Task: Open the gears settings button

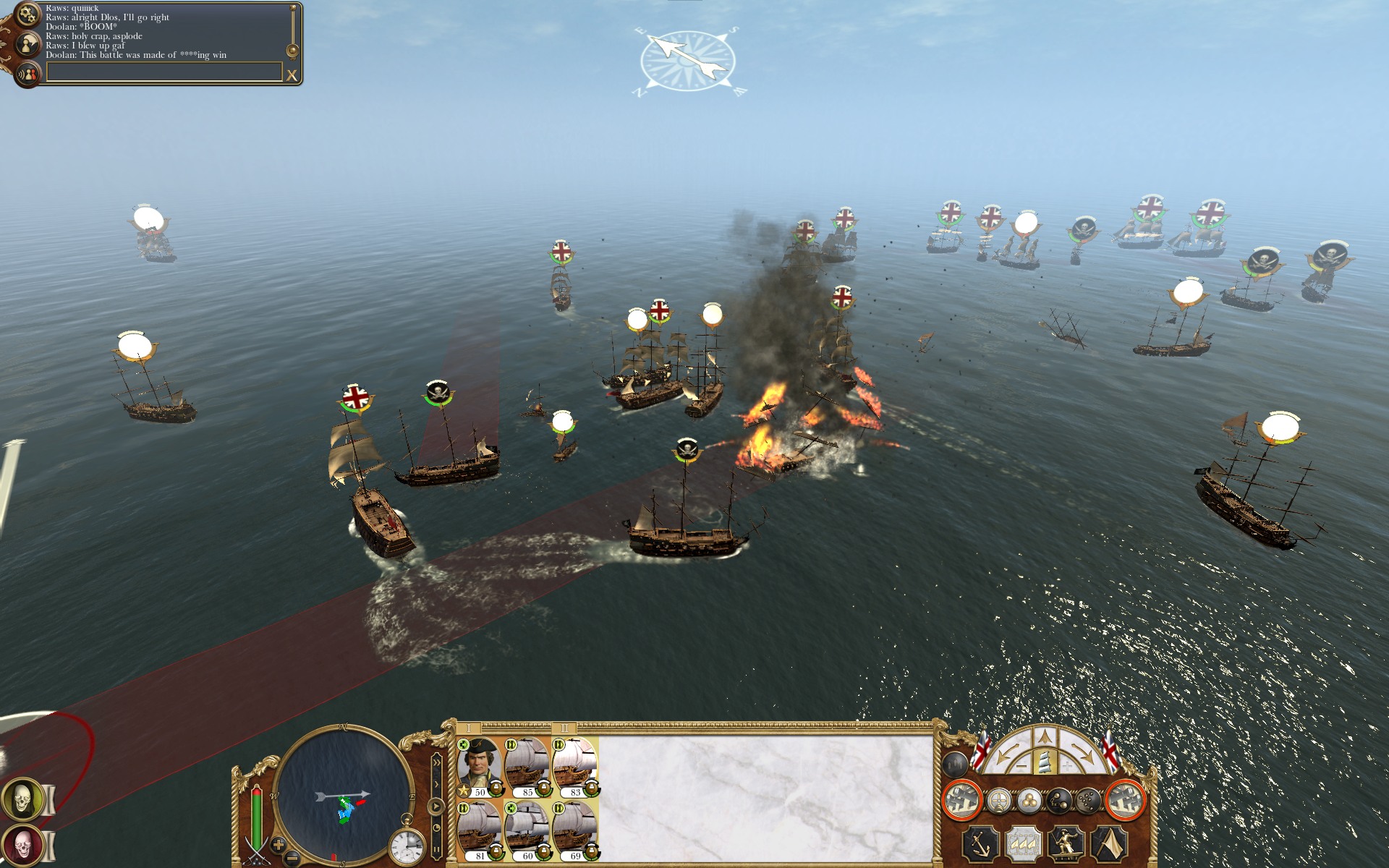Action: pyautogui.click(x=27, y=14)
